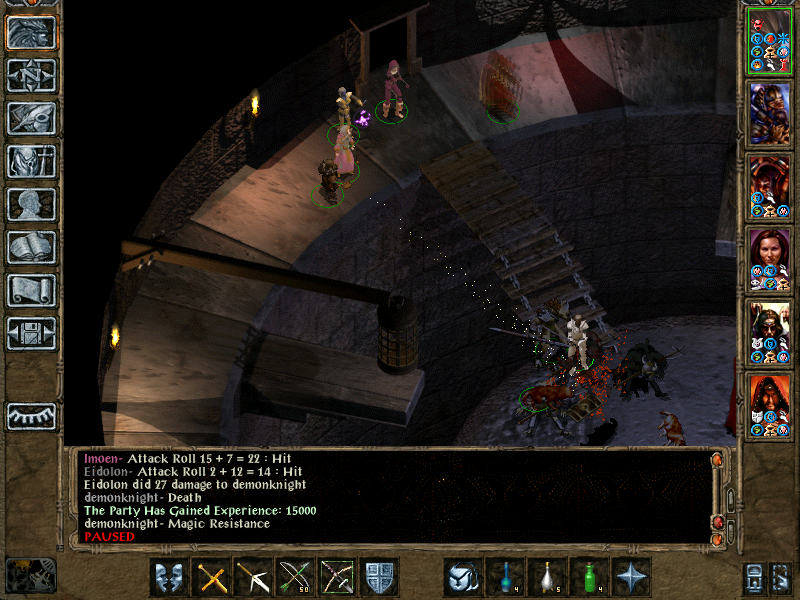Use the green potion quick item
The height and width of the screenshot is (600, 800).
[589, 577]
